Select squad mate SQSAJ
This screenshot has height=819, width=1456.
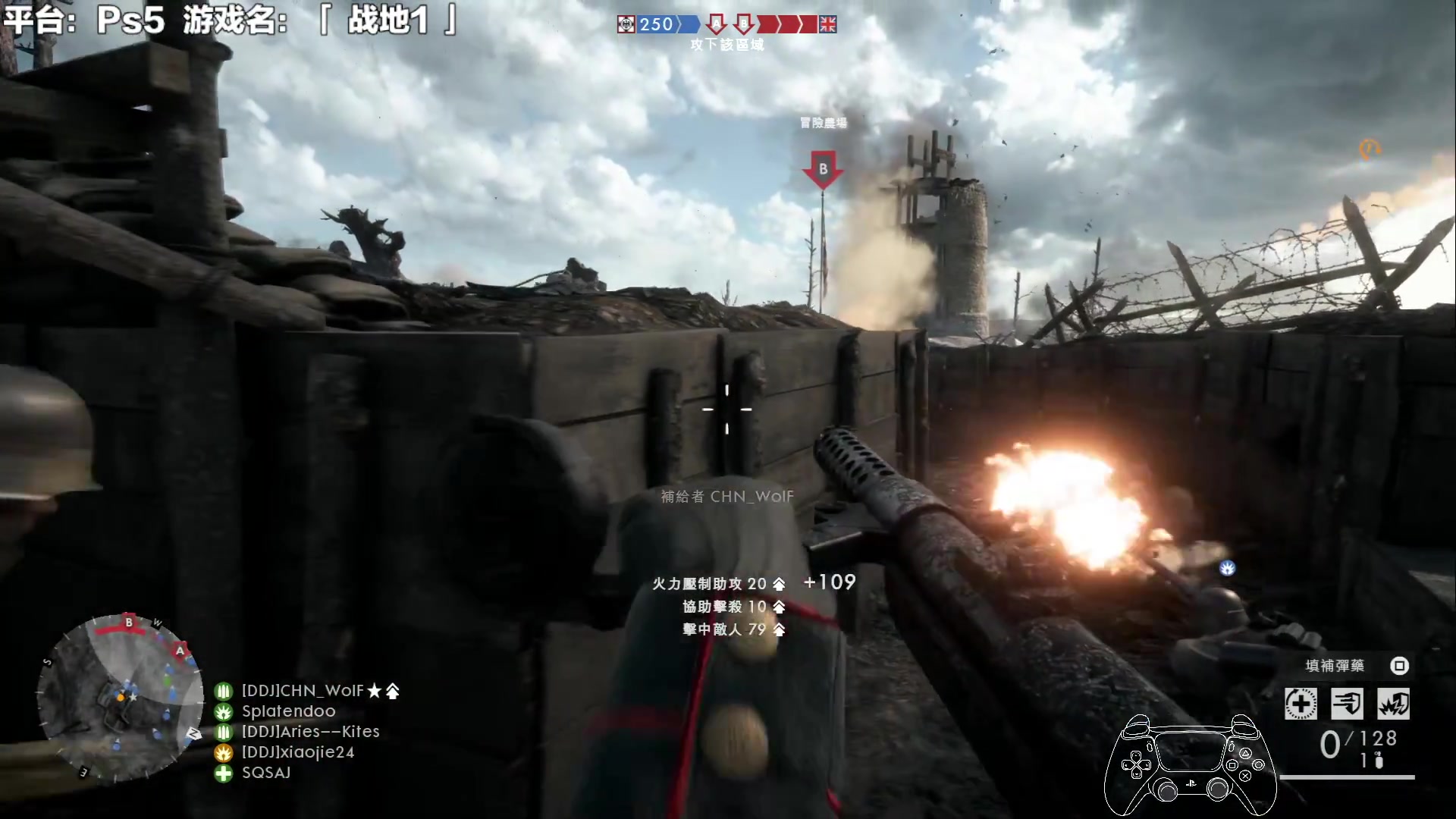265,773
